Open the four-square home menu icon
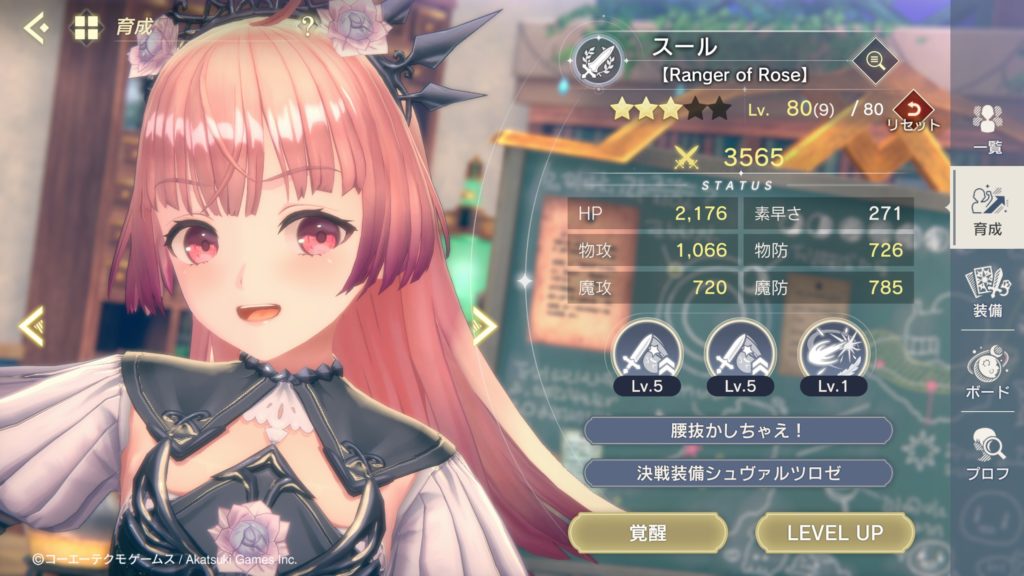The width and height of the screenshot is (1024, 576). (87, 27)
